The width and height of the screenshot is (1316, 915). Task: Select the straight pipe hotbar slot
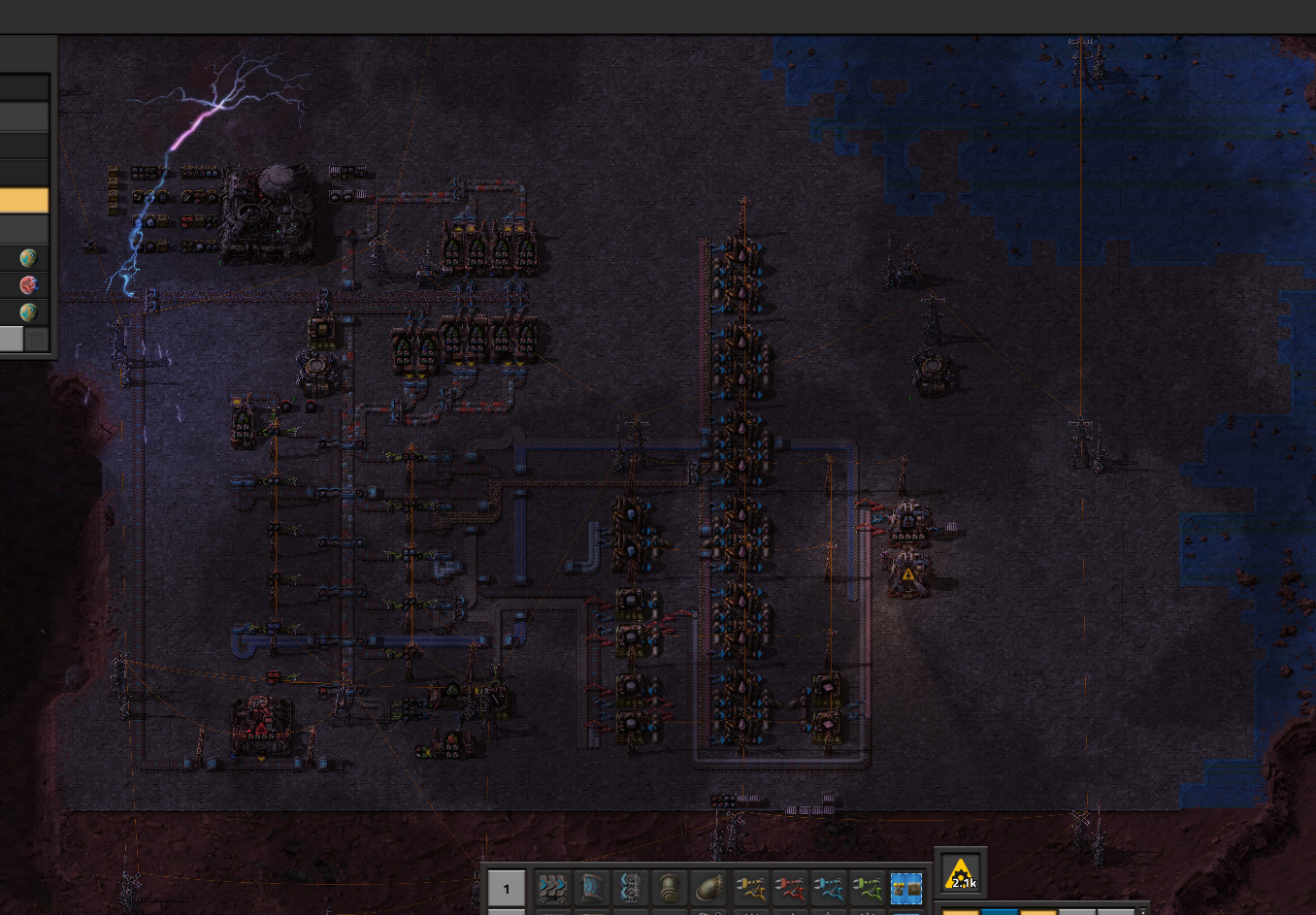(x=670, y=887)
